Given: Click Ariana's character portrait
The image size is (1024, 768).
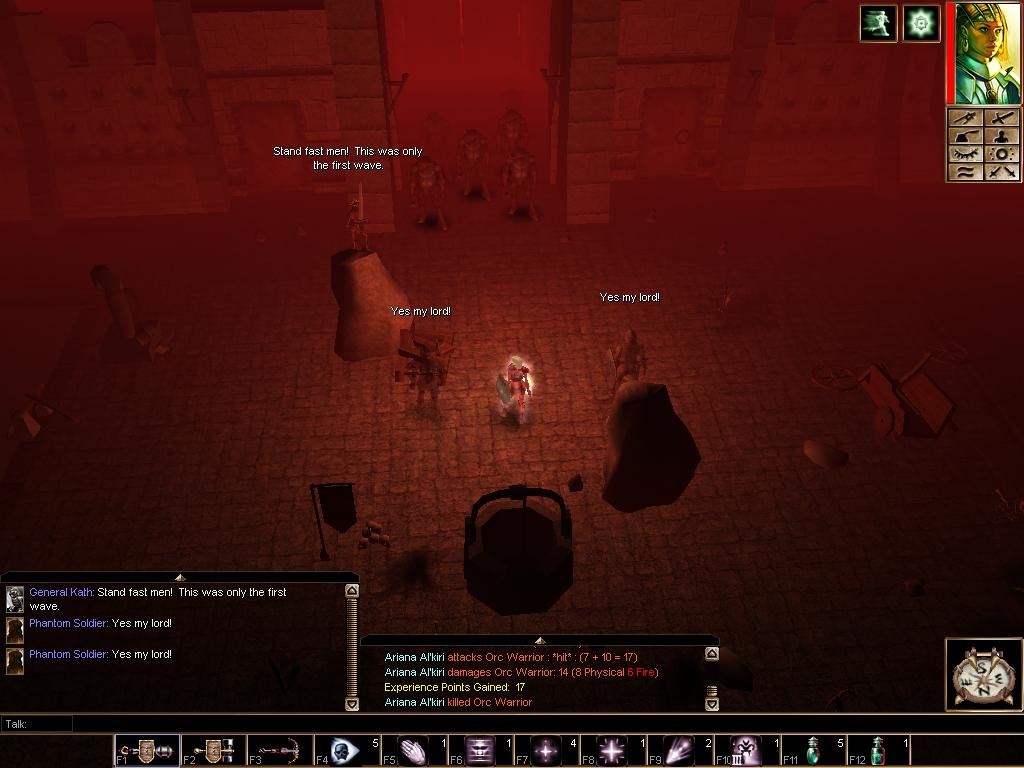Looking at the screenshot, I should 988,53.
